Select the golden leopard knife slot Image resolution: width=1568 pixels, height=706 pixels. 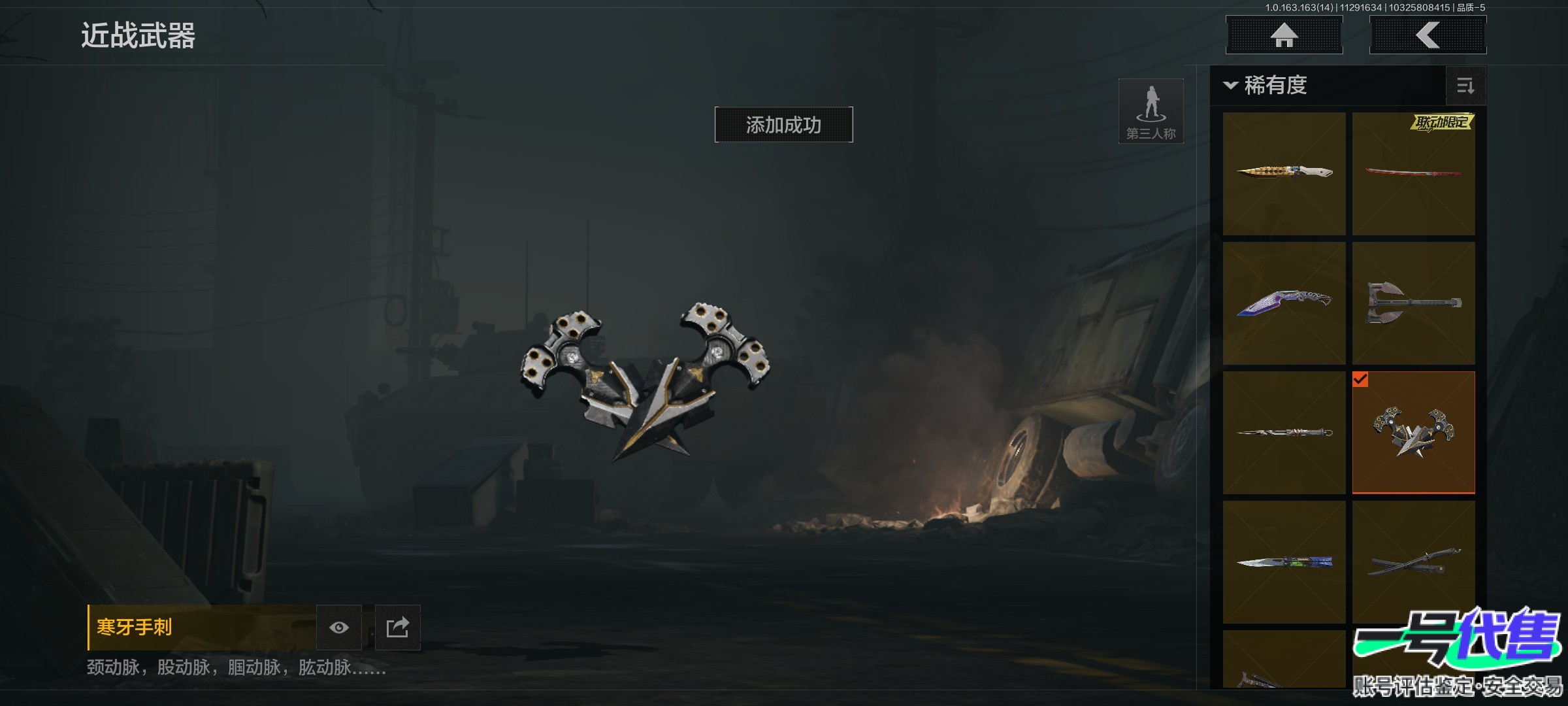[1284, 173]
